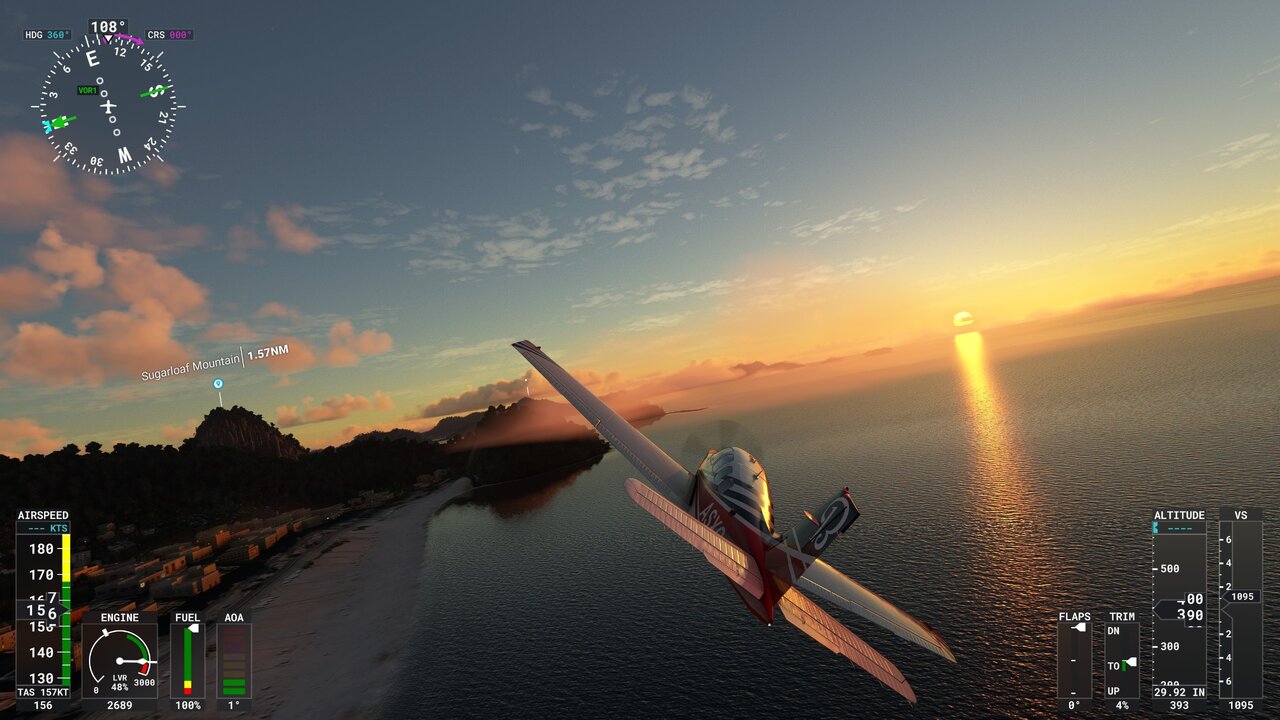Click the flaps position gauge
This screenshot has height=720, width=1280.
pos(1074,660)
